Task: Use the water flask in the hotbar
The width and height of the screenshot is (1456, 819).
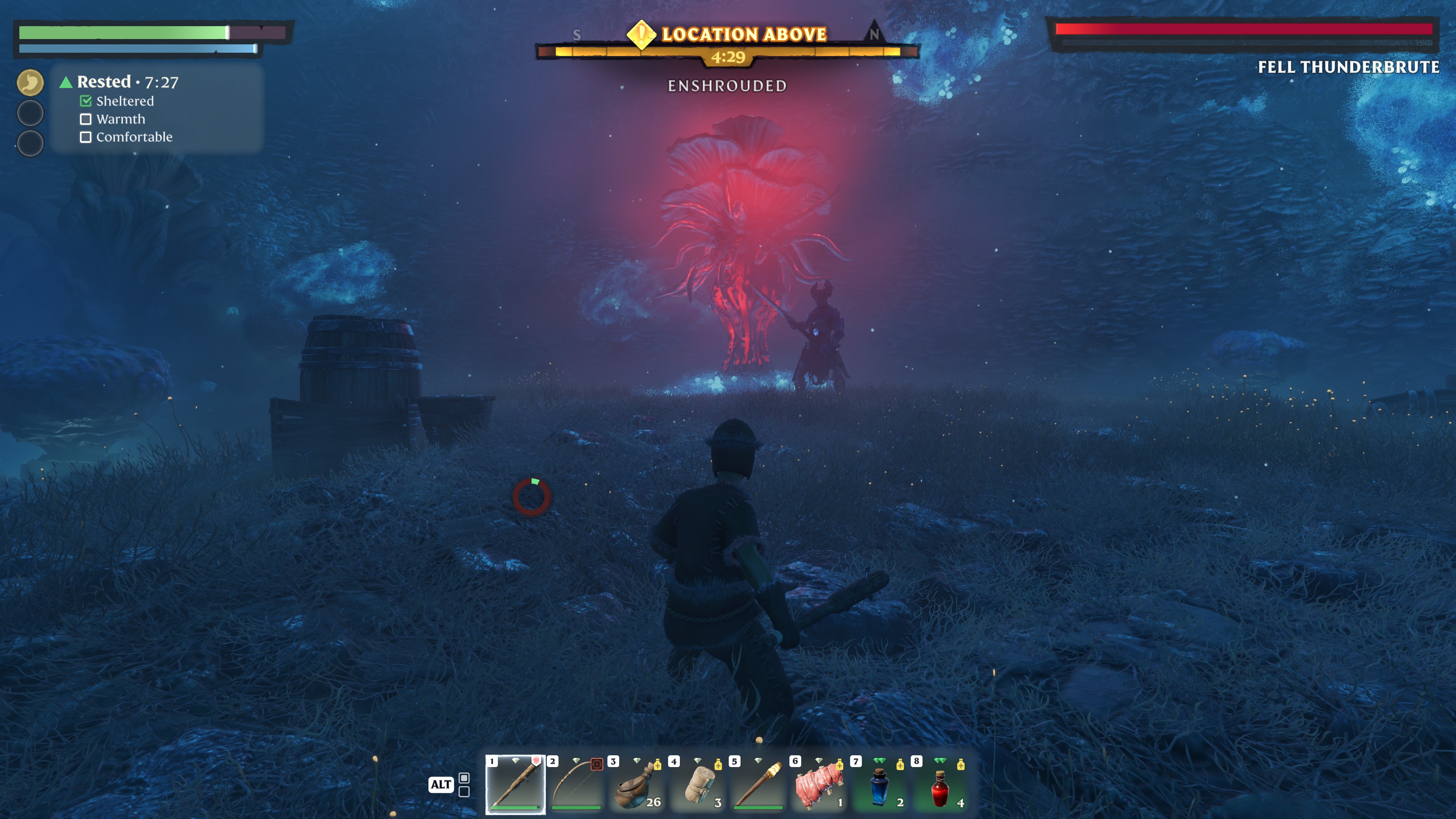Action: (637, 784)
